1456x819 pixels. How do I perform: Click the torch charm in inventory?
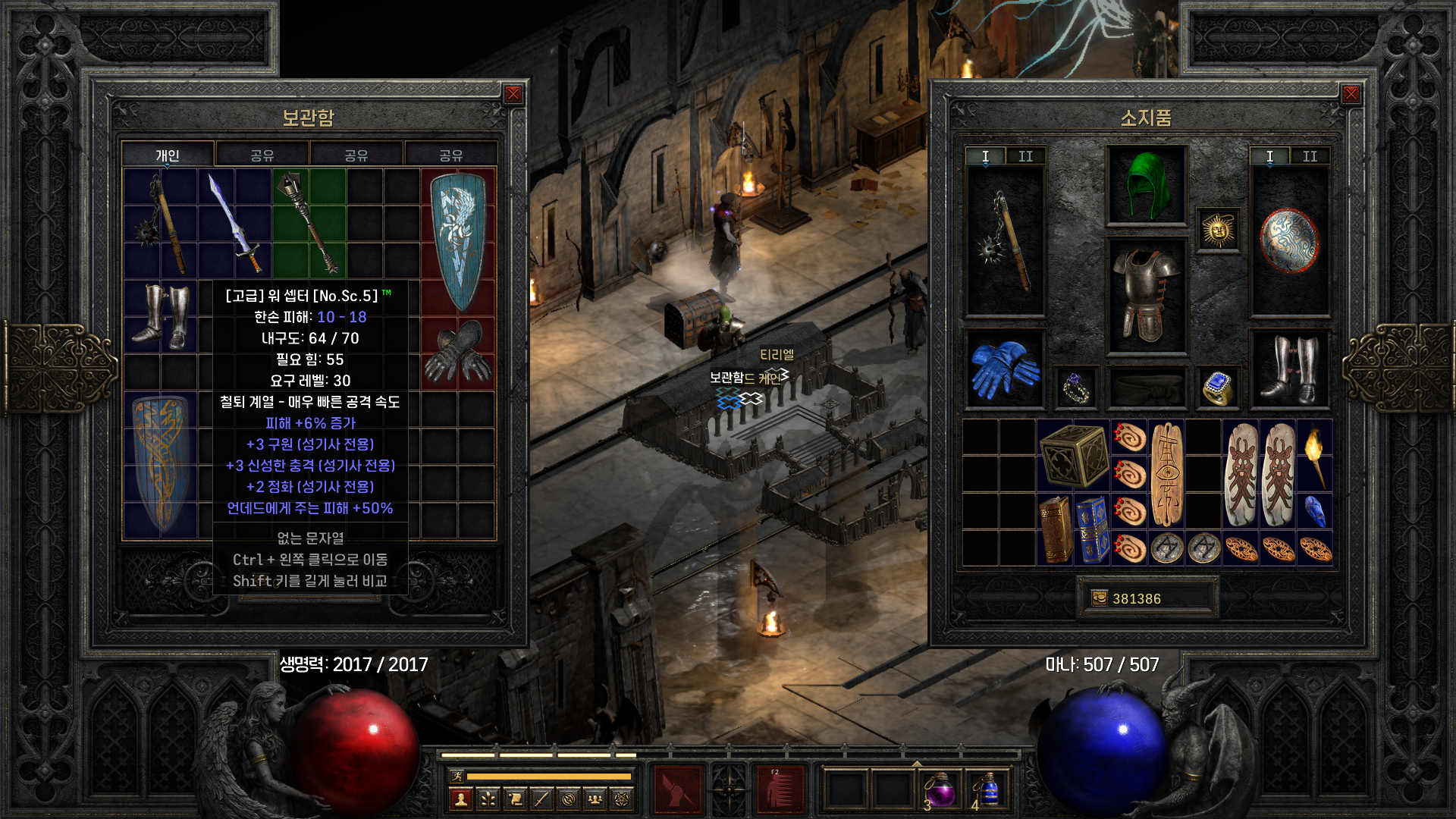point(1314,455)
